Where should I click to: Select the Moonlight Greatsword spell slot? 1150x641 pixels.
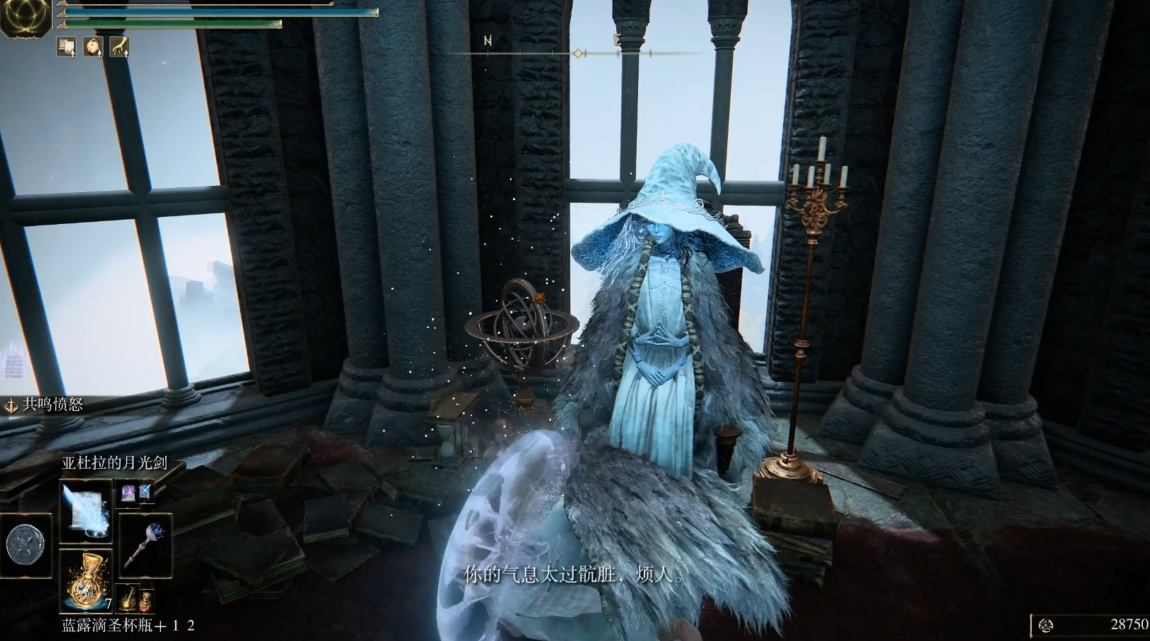(85, 510)
